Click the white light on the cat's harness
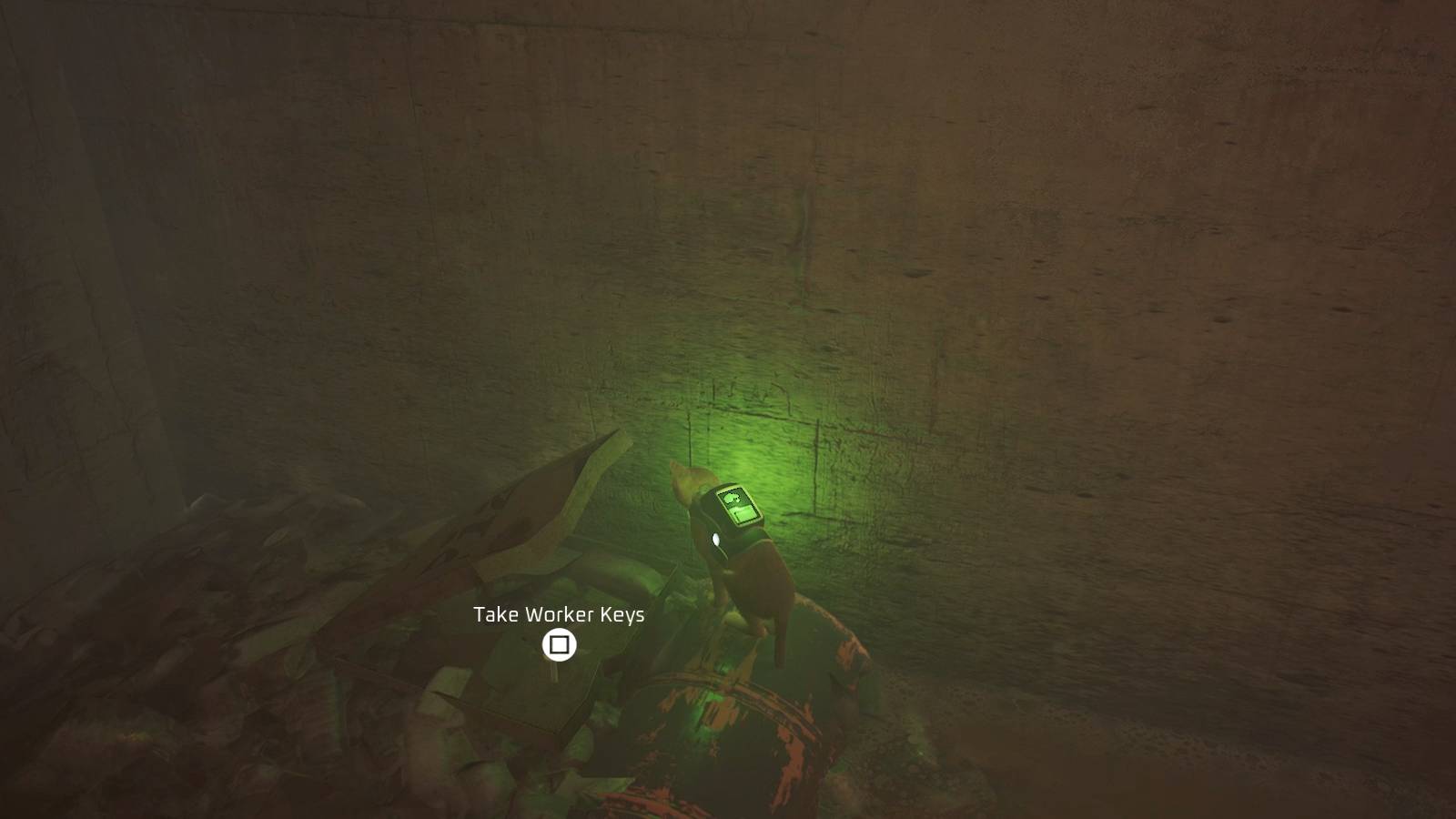 point(716,538)
